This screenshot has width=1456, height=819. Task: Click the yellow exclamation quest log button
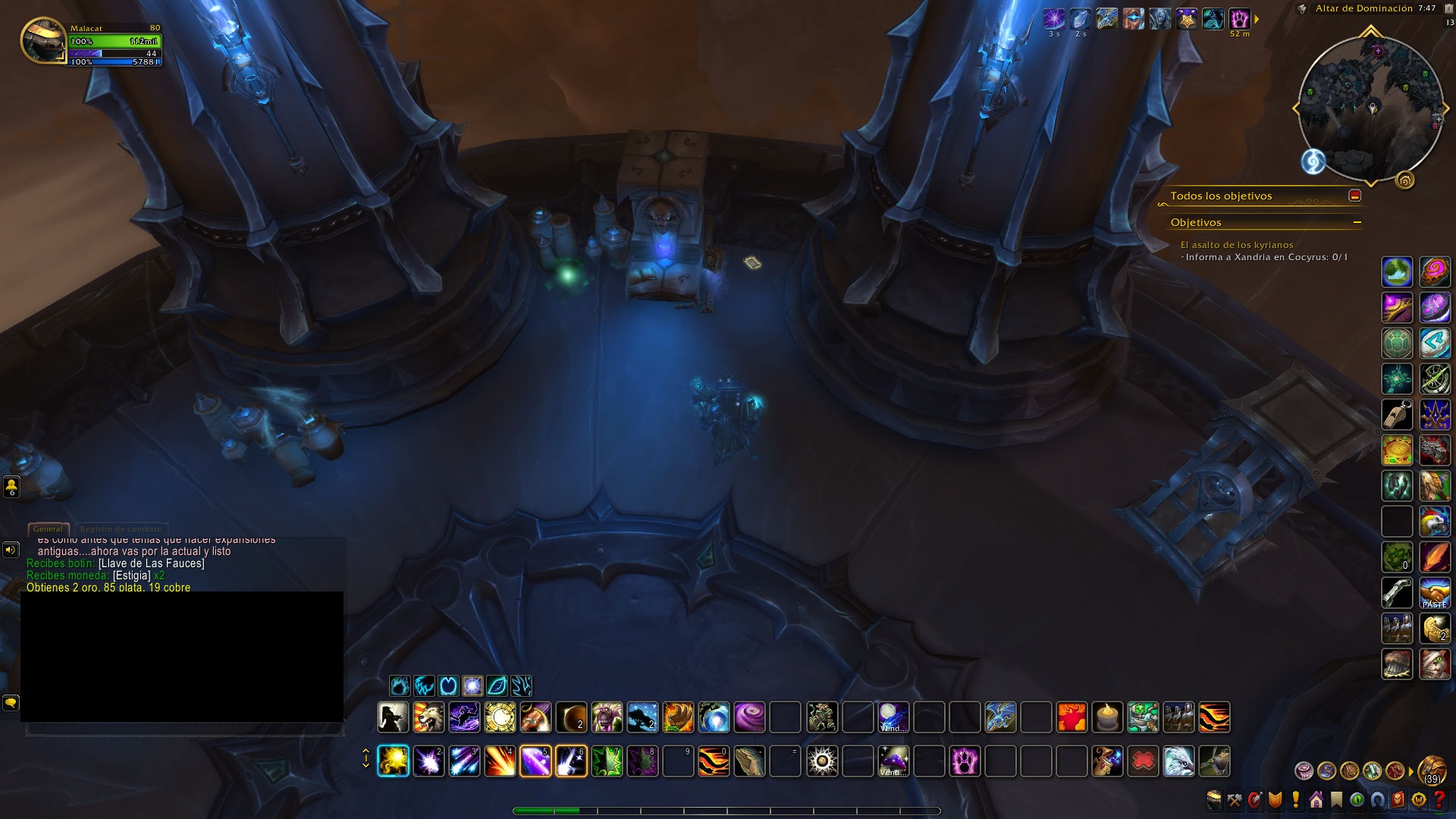1295,799
